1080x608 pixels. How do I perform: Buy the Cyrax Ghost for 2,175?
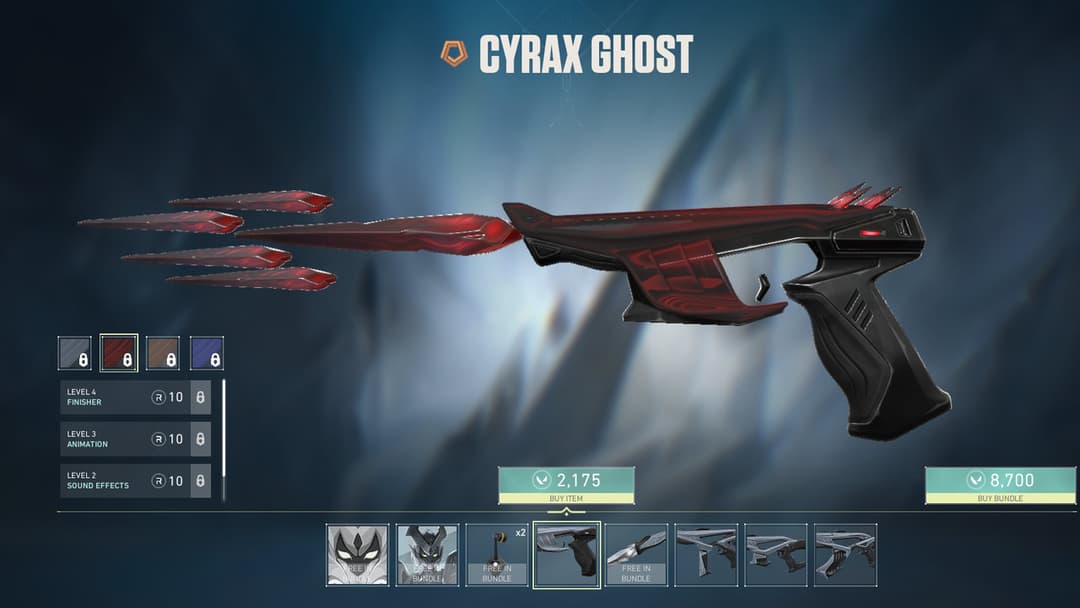[566, 485]
